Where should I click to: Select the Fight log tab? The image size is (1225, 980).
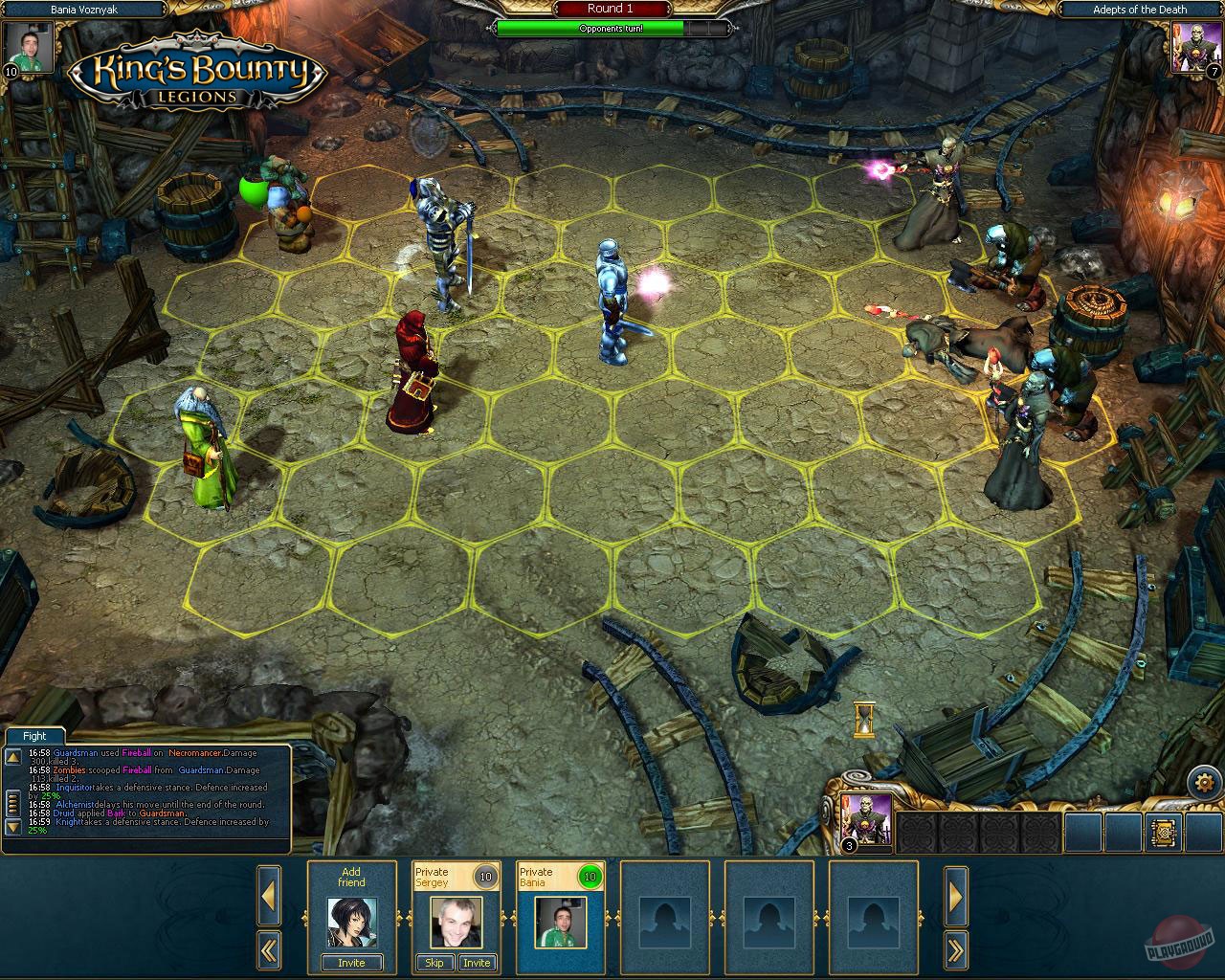[34, 735]
